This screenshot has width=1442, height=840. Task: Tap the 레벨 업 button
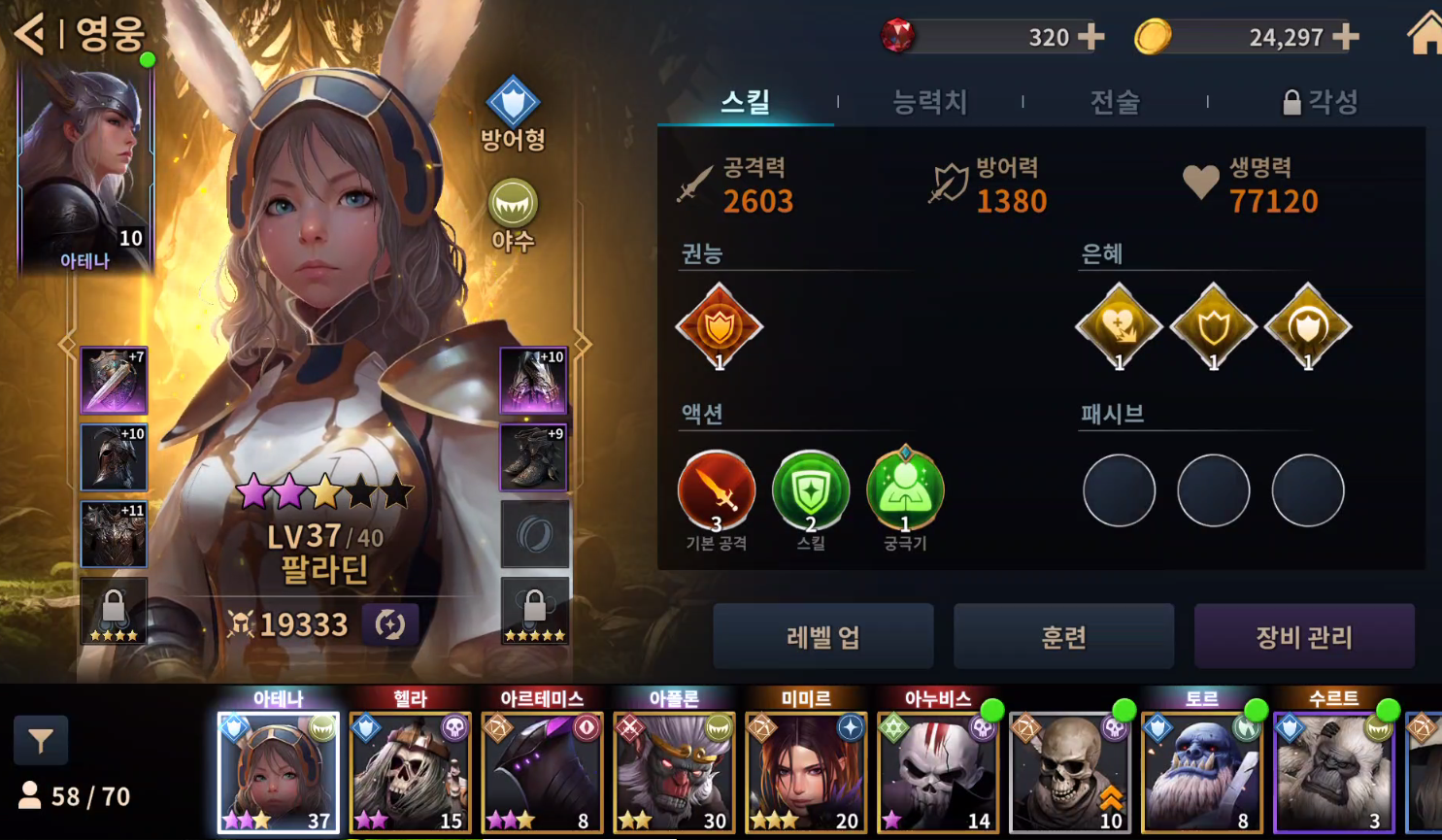(x=822, y=637)
